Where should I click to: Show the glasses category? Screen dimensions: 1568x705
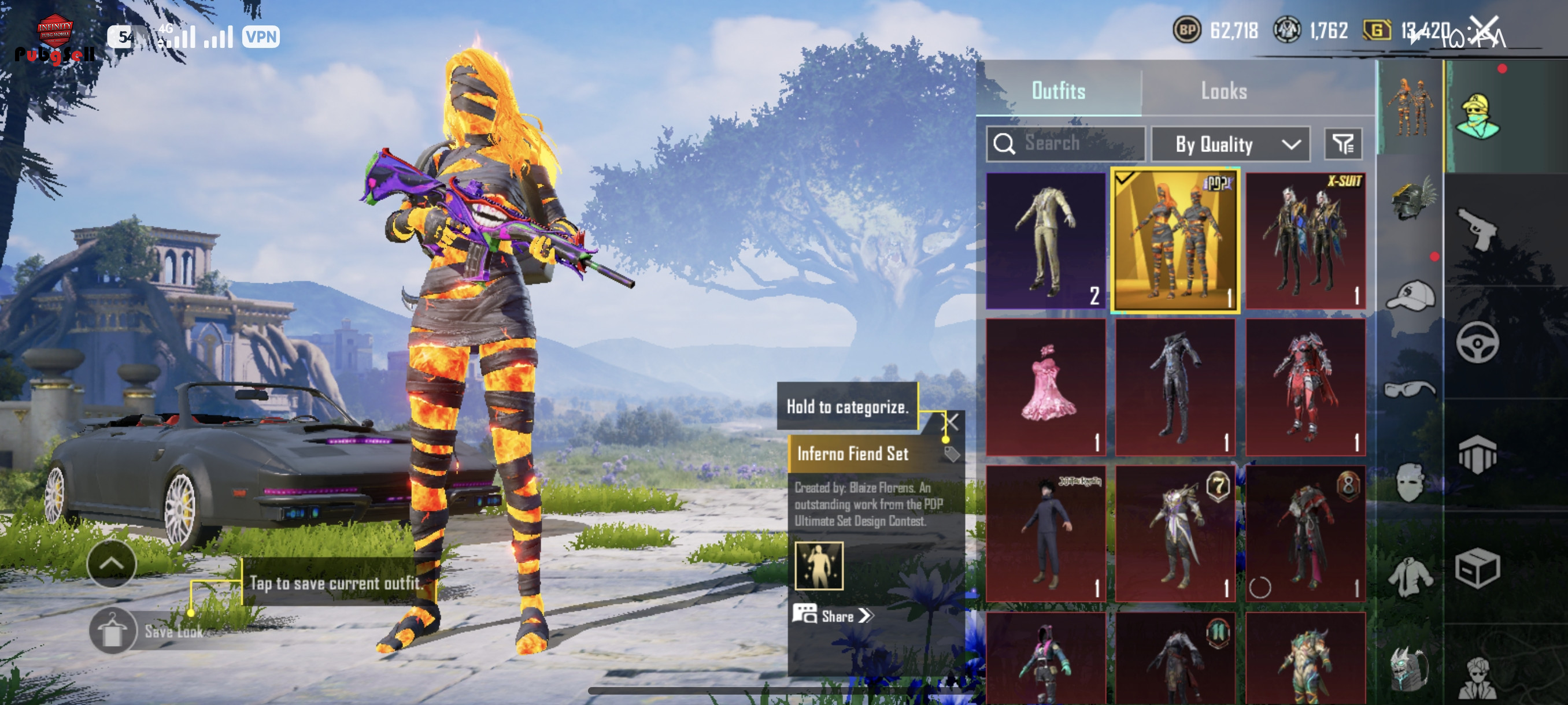pyautogui.click(x=1410, y=389)
